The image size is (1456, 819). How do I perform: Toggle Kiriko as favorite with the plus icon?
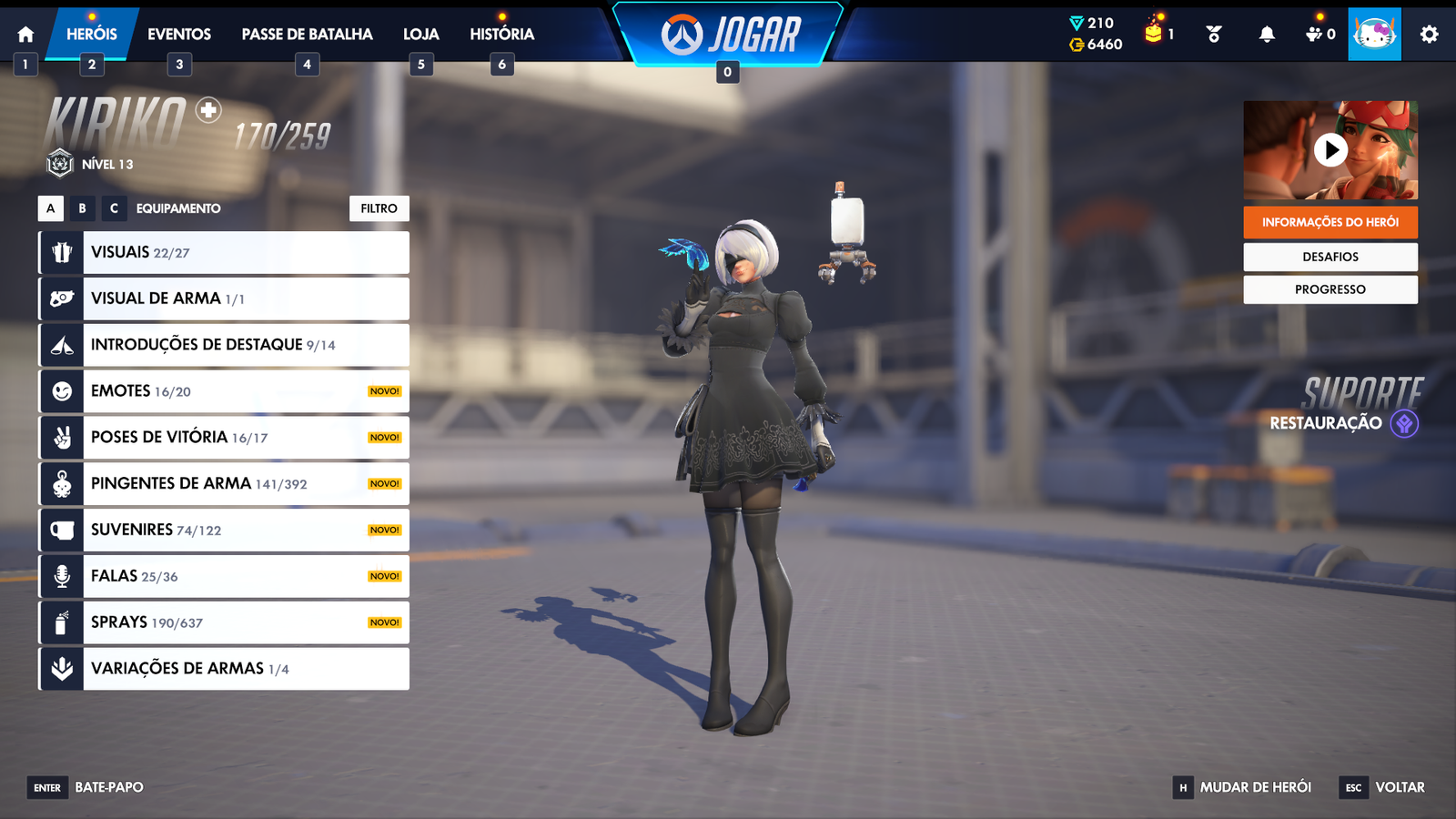pyautogui.click(x=207, y=111)
